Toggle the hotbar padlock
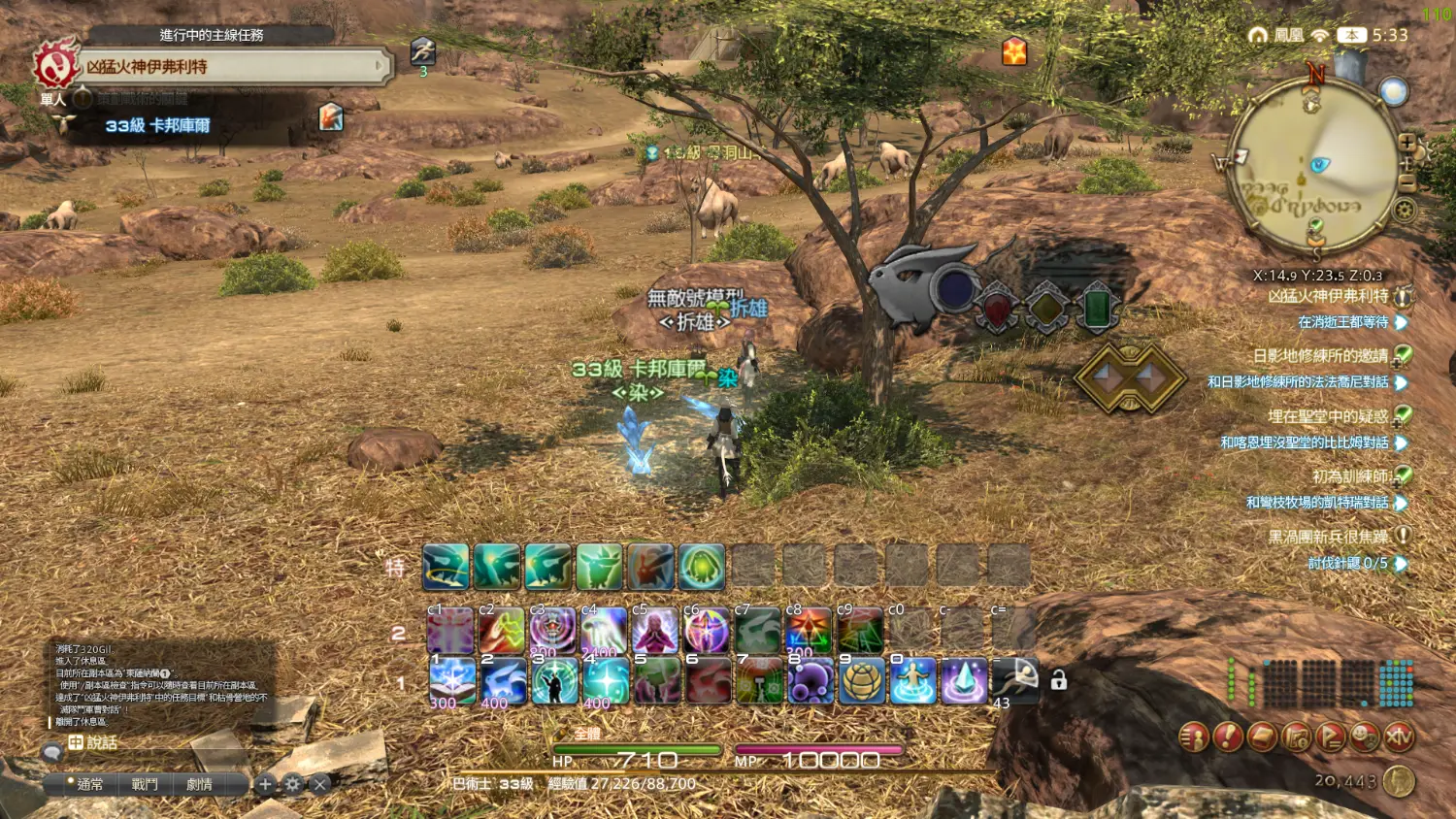 1059,681
